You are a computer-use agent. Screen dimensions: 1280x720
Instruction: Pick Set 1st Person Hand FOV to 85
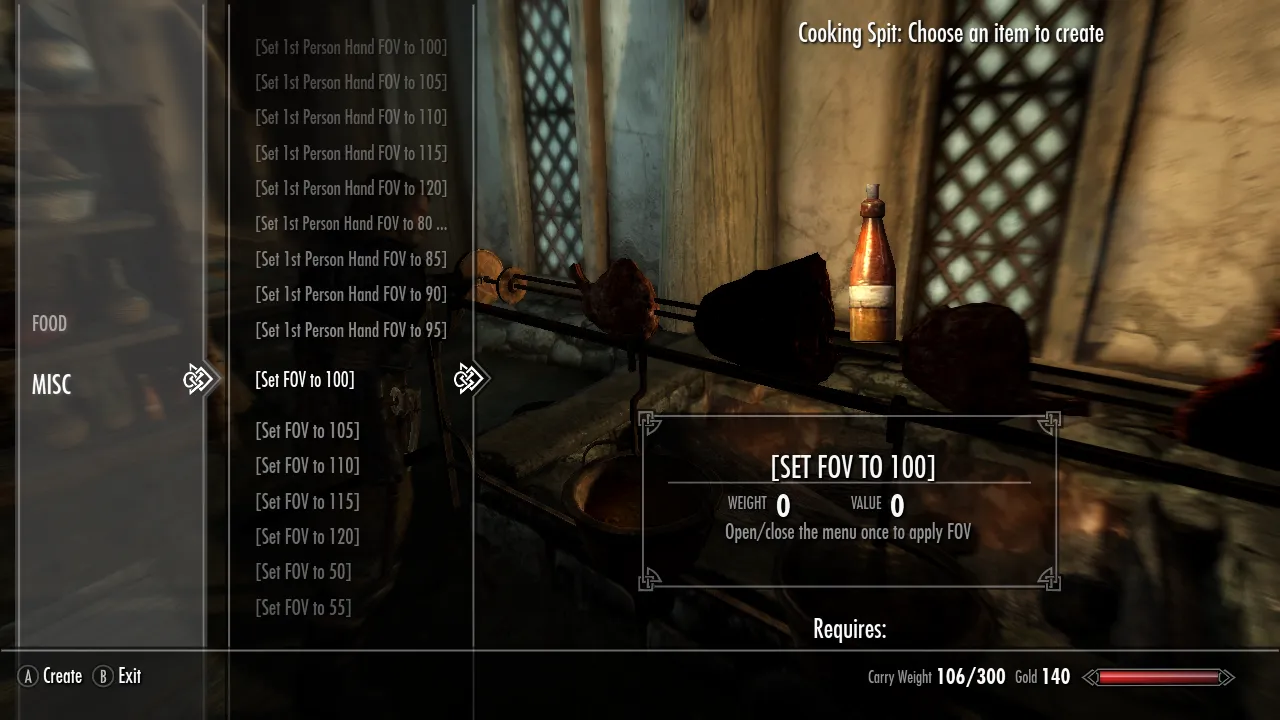coord(351,259)
